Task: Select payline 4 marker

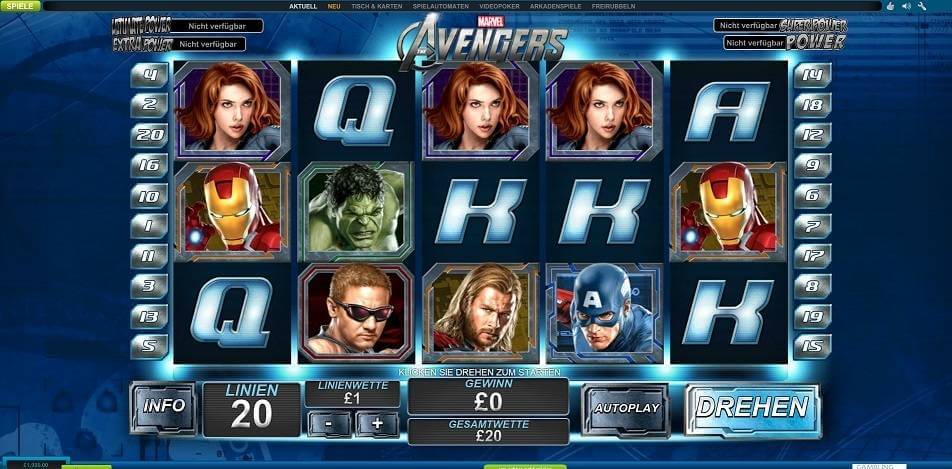Action: tap(149, 74)
